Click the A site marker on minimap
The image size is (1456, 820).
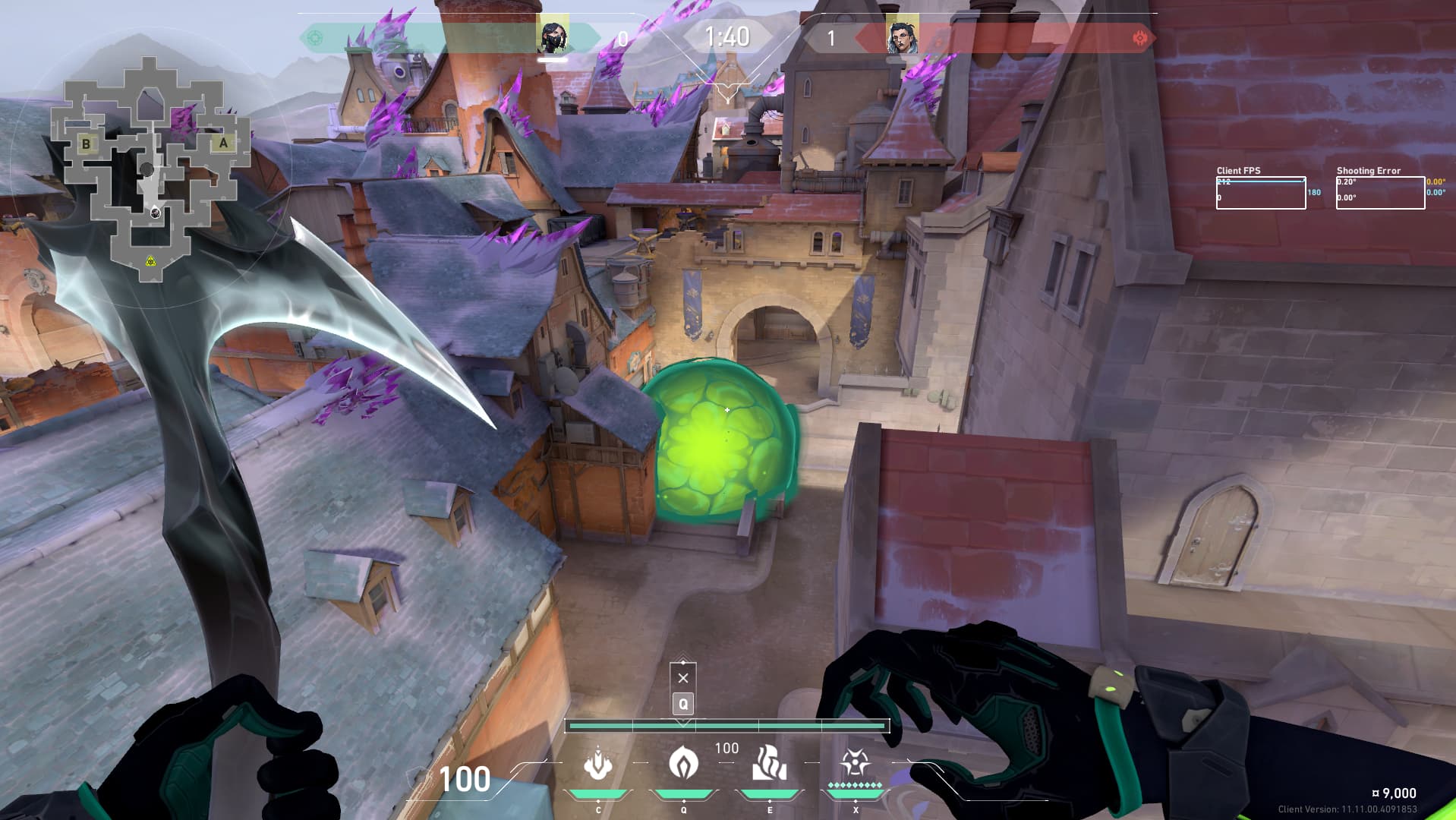(x=223, y=143)
